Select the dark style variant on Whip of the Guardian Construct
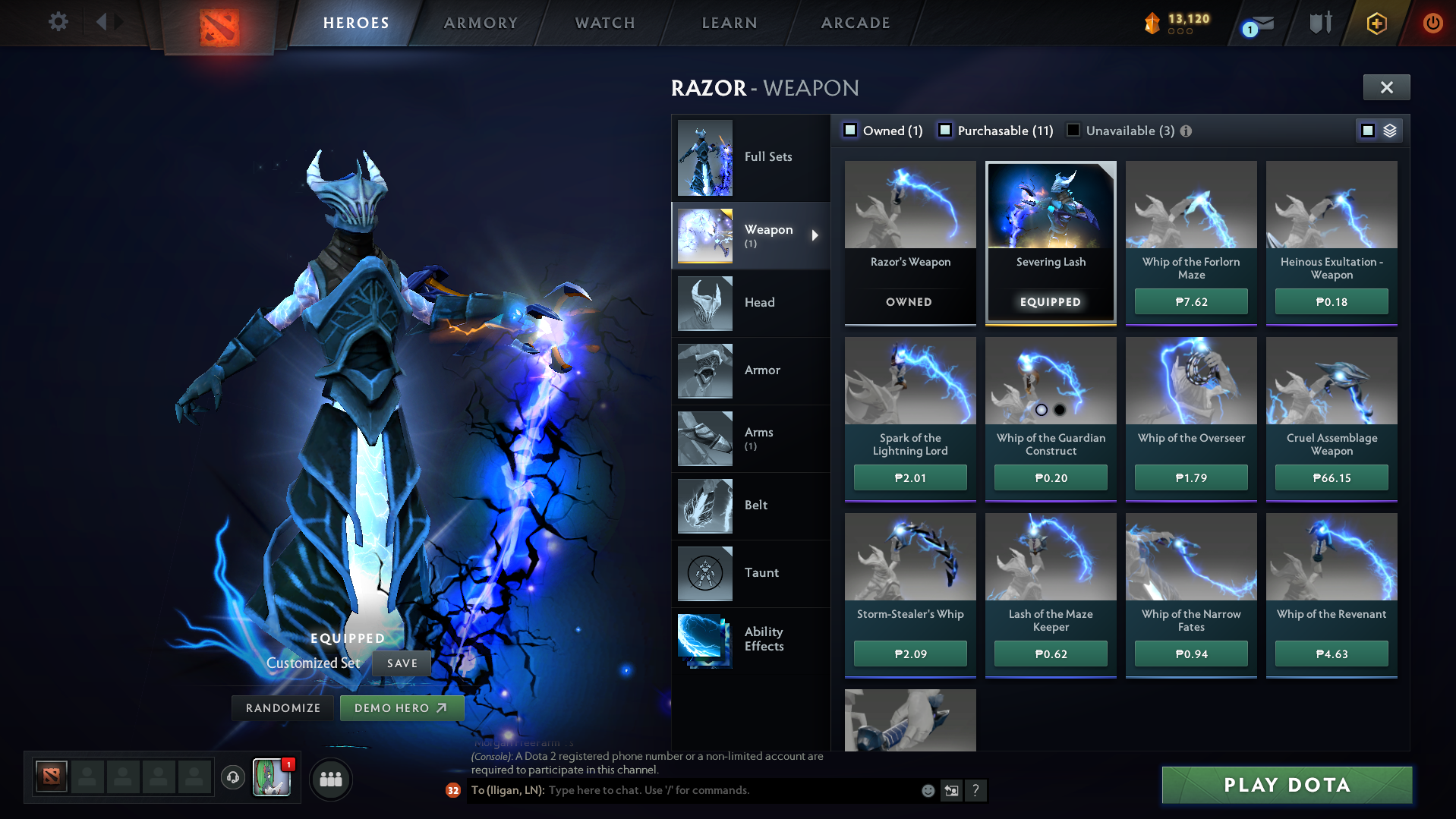Screen dimensions: 1456x819 (x=1060, y=410)
